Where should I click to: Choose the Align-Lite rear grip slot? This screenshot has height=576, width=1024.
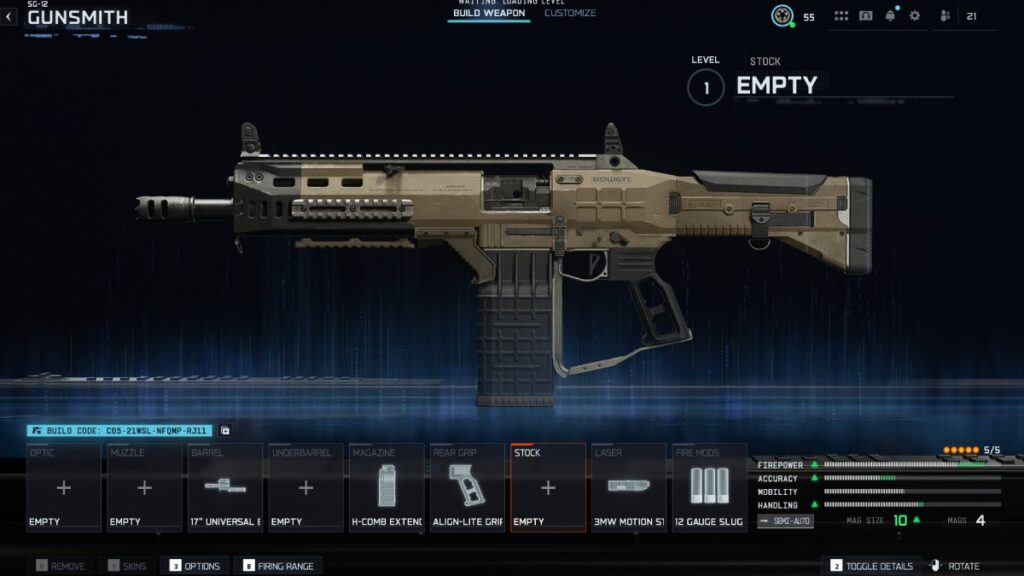(x=467, y=488)
